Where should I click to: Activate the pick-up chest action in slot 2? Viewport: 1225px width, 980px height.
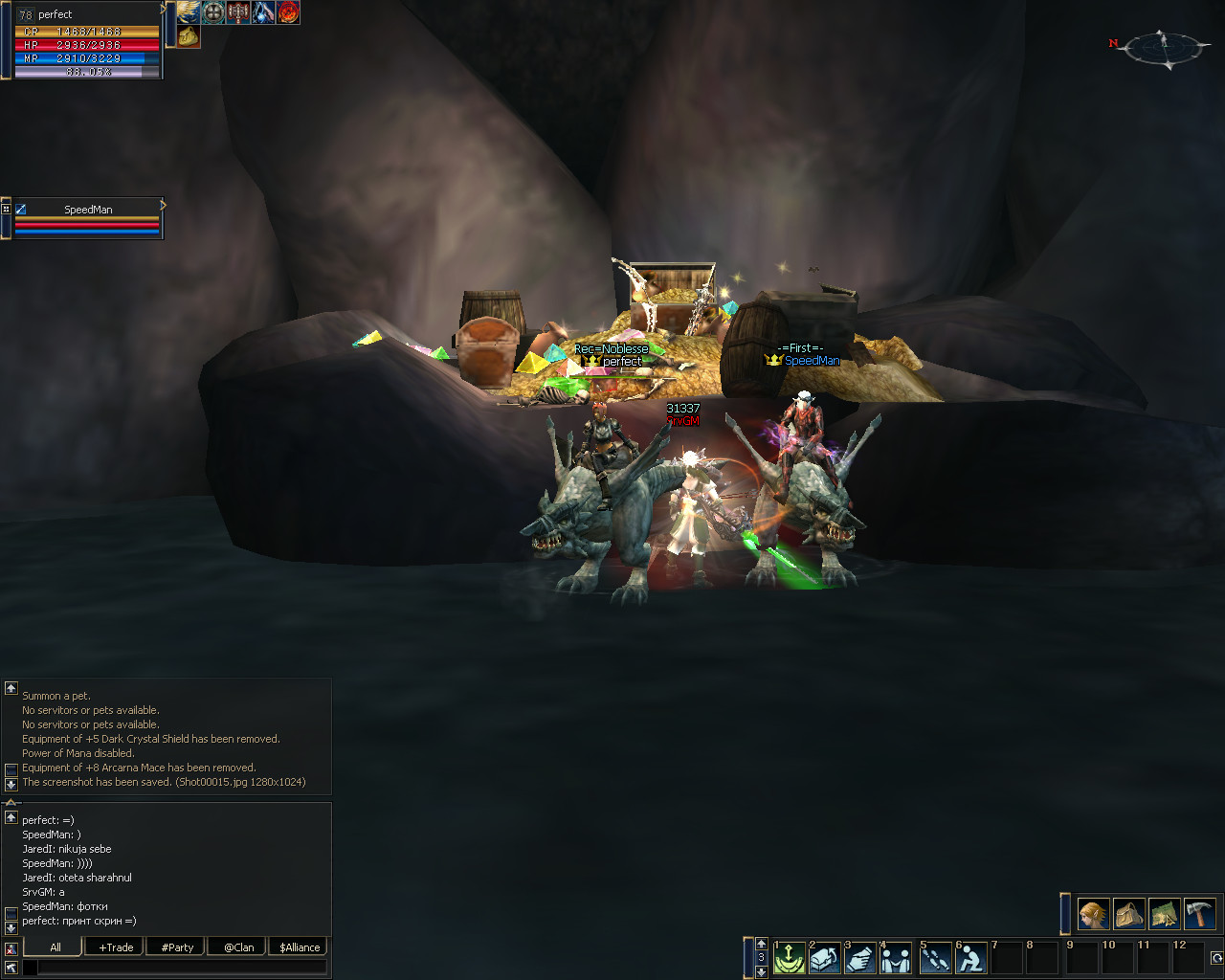click(x=825, y=957)
